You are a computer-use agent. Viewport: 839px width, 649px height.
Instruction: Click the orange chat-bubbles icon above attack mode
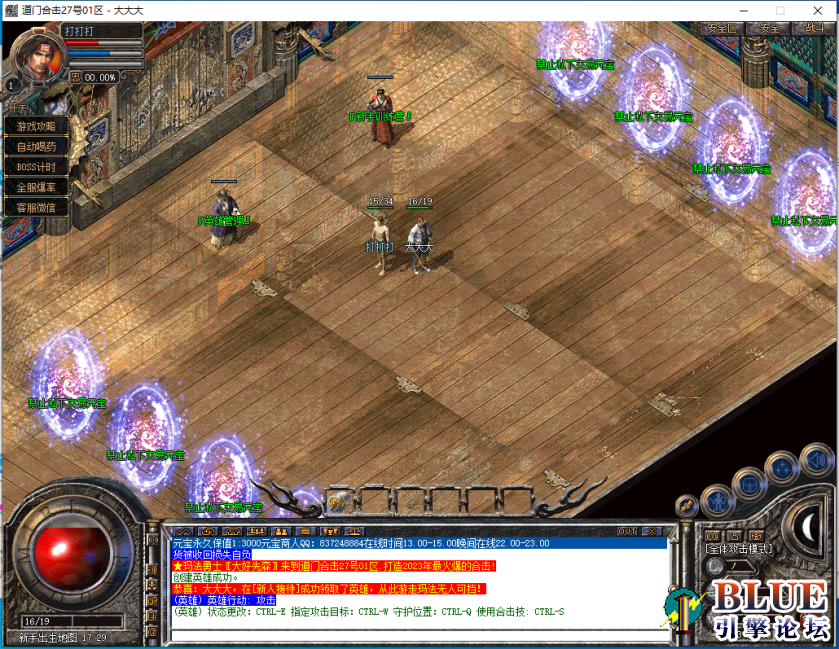pyautogui.click(x=712, y=536)
